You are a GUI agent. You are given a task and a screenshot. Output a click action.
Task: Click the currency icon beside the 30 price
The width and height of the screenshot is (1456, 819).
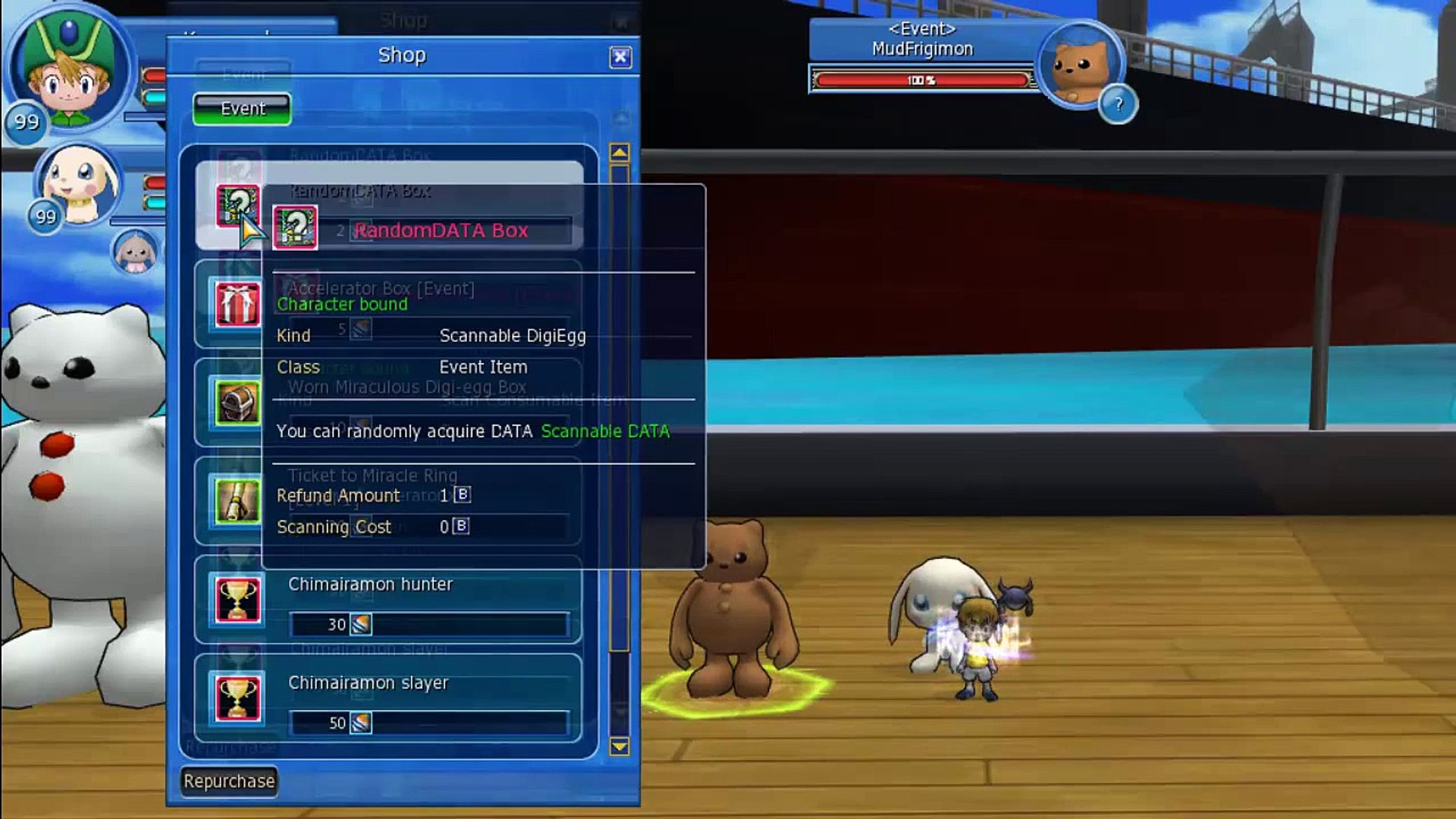click(x=362, y=623)
